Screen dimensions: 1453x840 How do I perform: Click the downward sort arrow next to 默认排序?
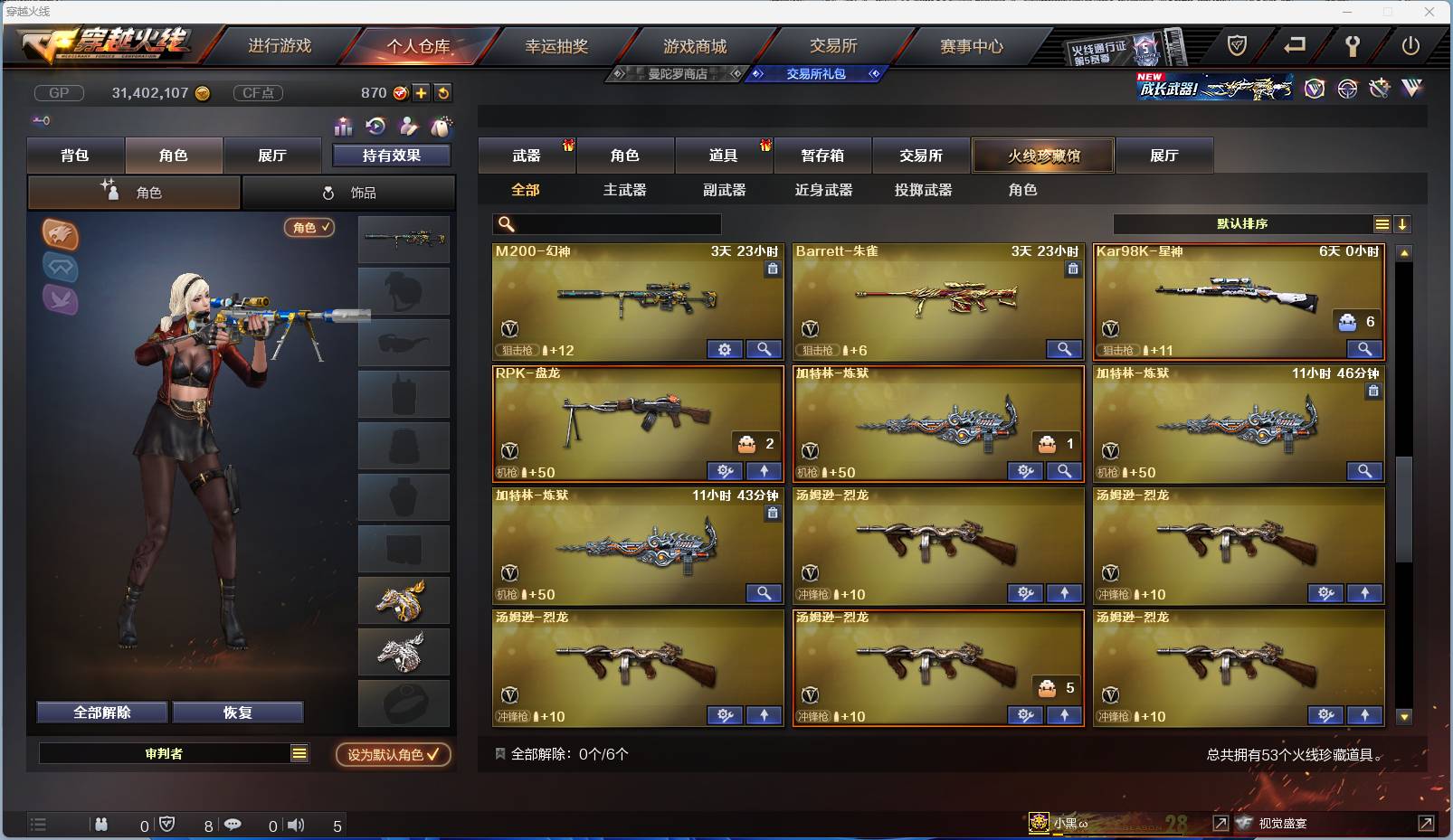1402,223
